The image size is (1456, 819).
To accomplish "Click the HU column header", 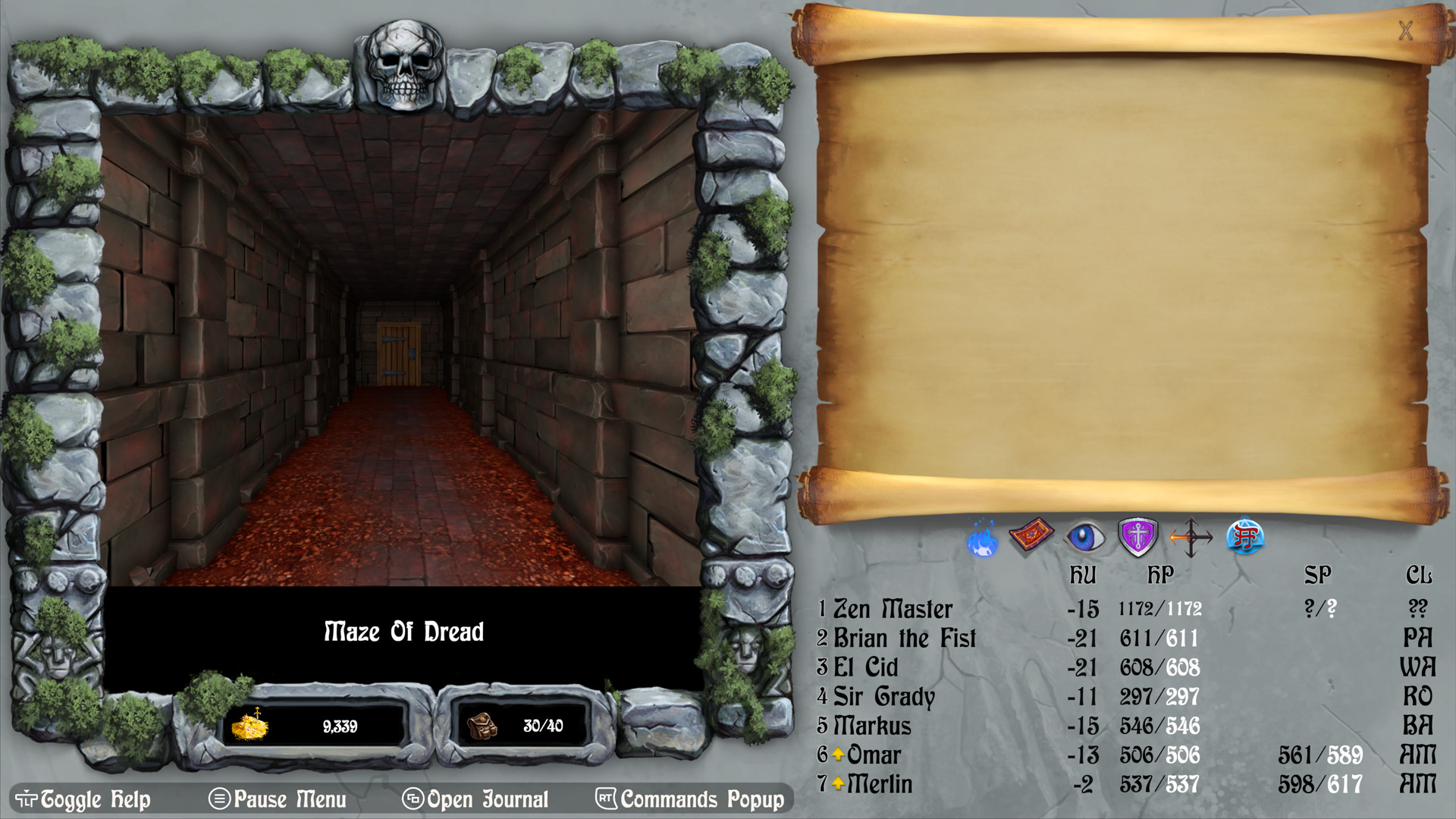I will [x=1084, y=575].
